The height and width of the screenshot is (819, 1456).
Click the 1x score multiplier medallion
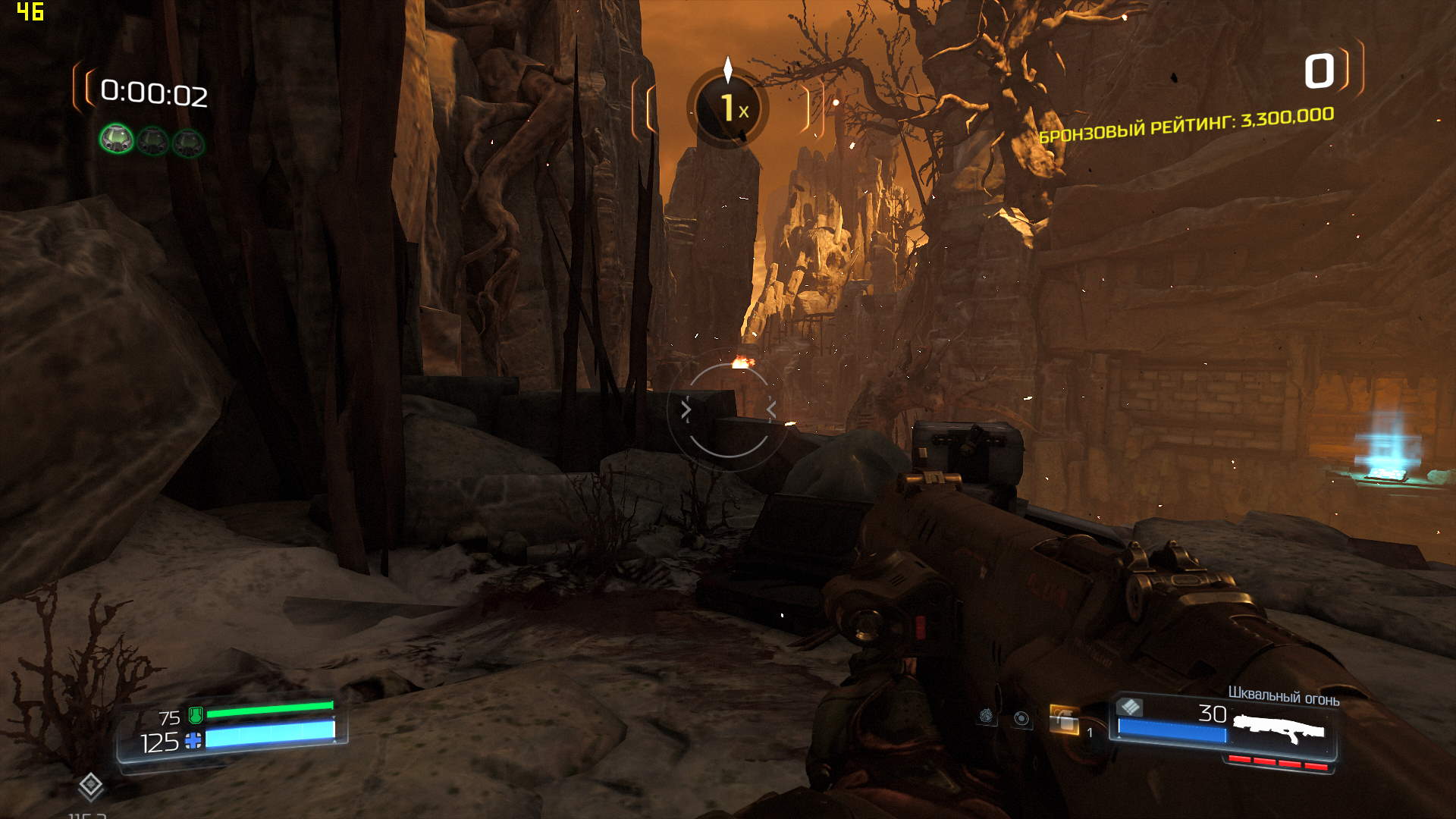point(728,108)
